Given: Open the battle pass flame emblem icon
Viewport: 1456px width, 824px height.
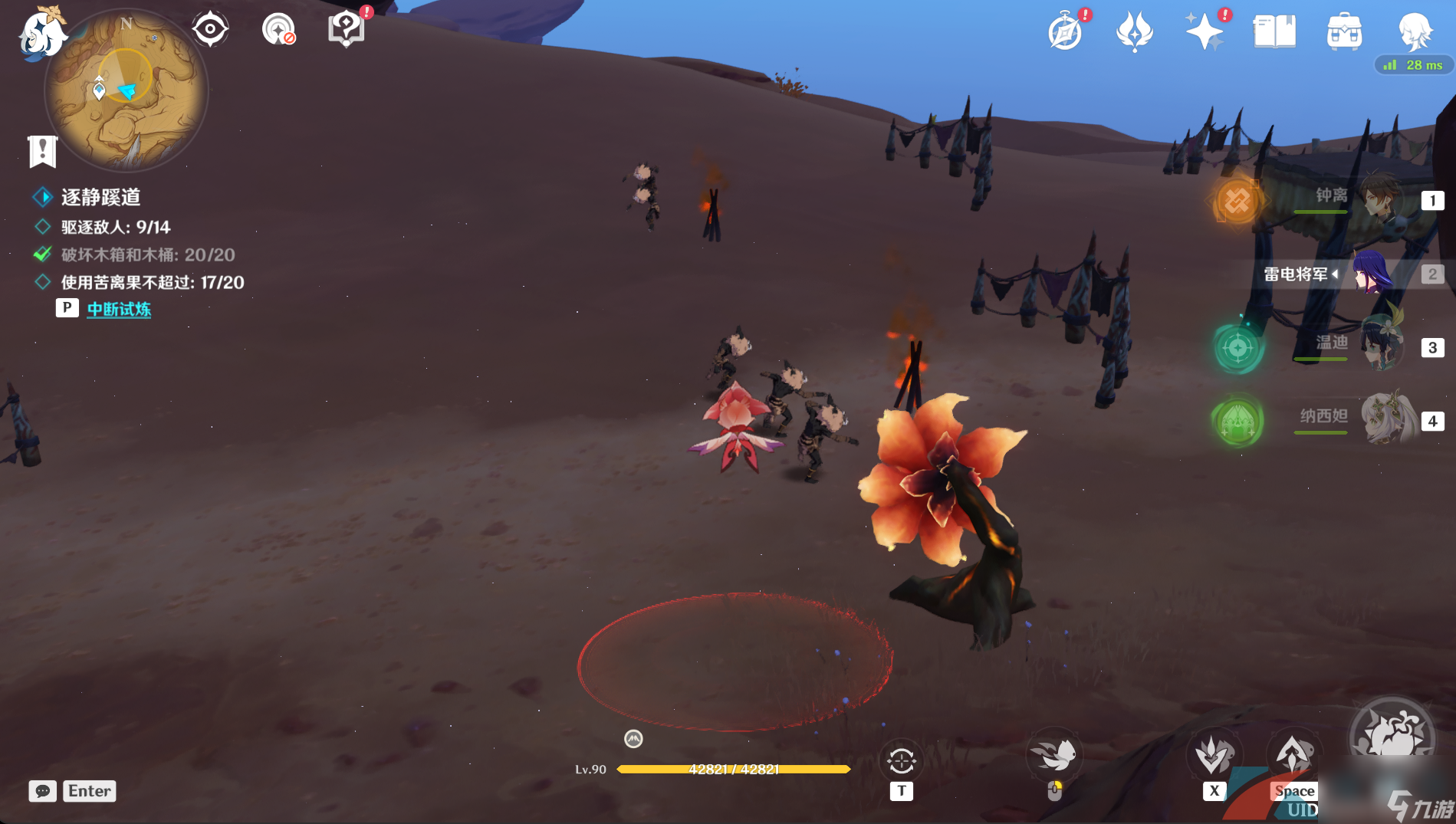Looking at the screenshot, I should (1135, 32).
